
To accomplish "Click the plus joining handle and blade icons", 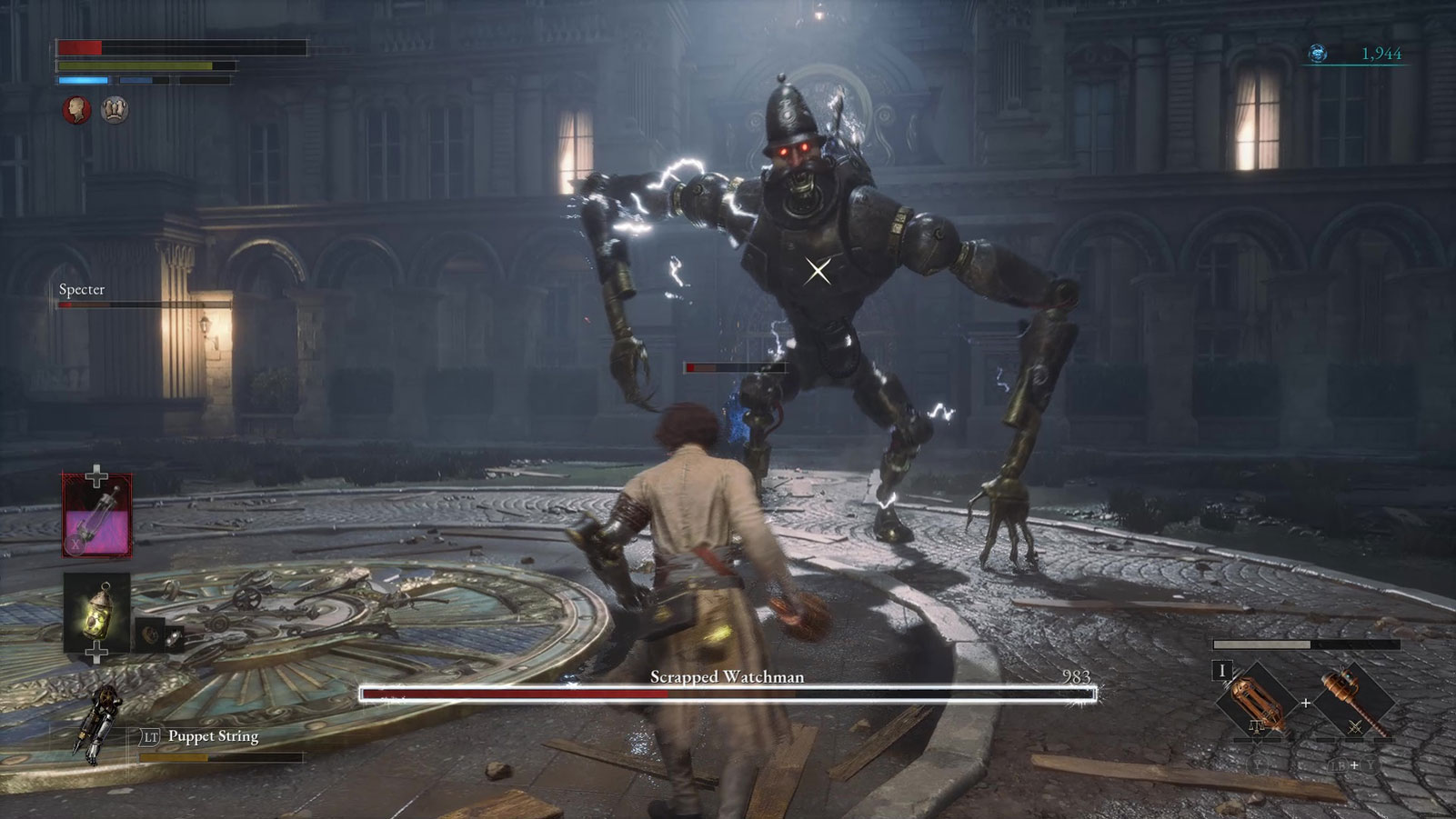I will 1307,703.
